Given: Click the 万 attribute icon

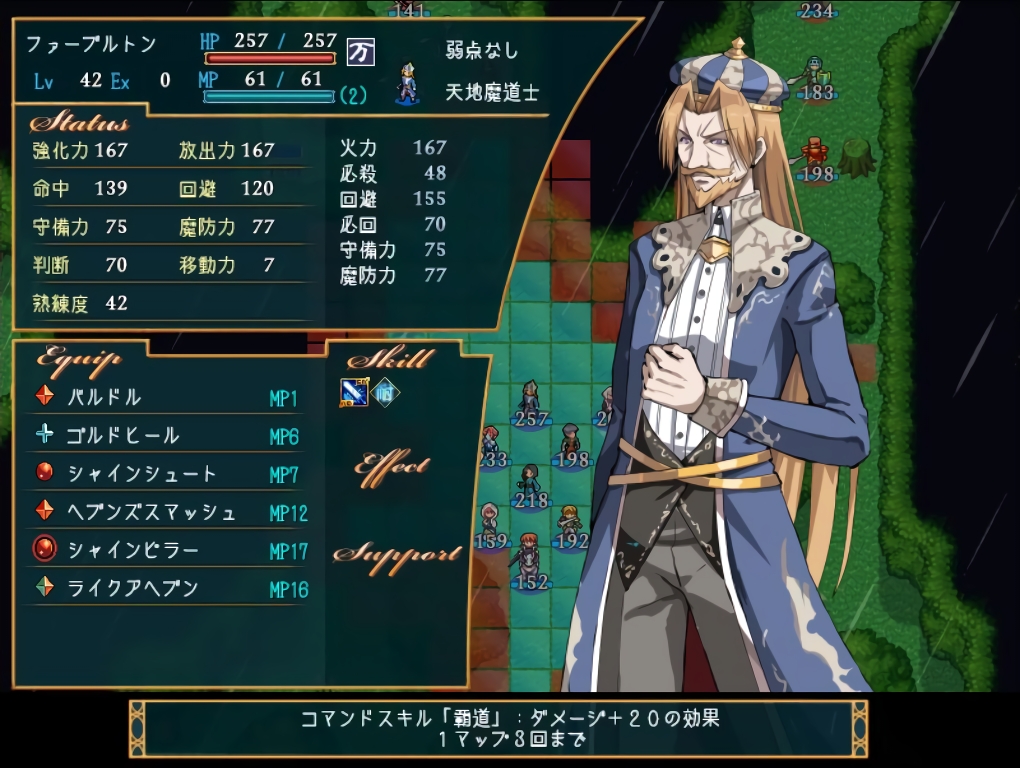Looking at the screenshot, I should tap(360, 52).
